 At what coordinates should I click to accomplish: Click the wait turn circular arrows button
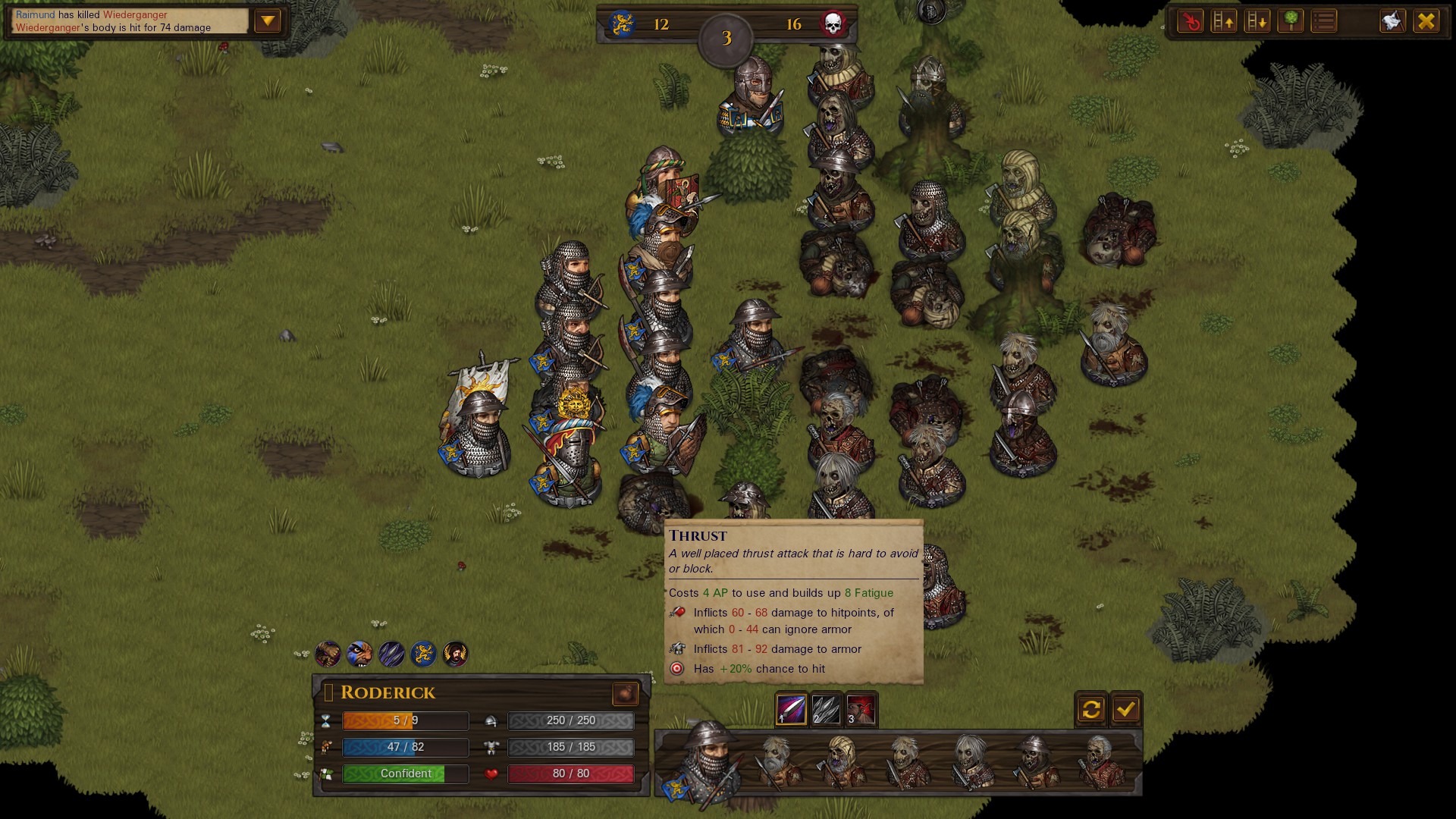click(x=1091, y=709)
